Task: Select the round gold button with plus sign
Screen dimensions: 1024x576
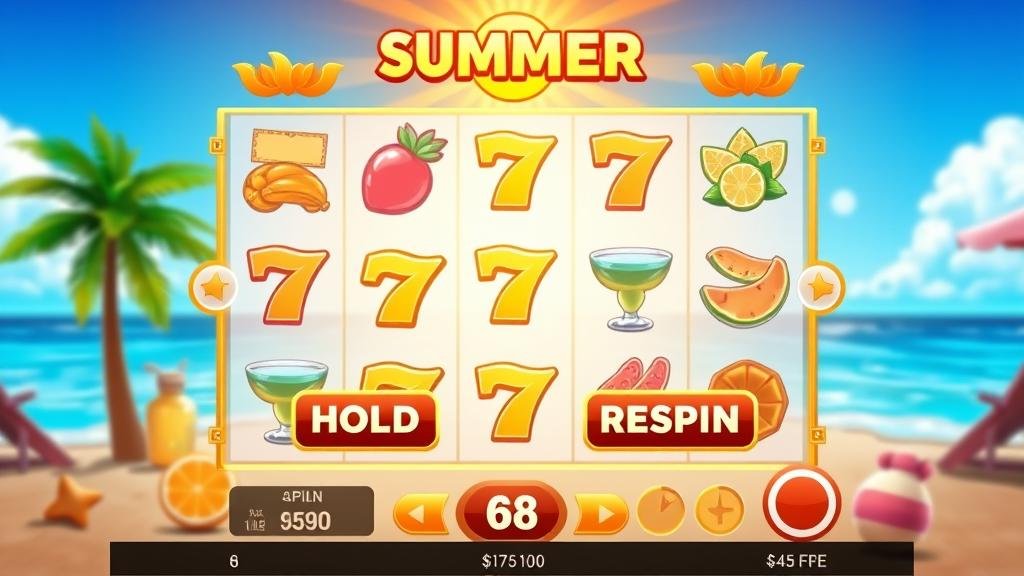Action: coord(720,509)
